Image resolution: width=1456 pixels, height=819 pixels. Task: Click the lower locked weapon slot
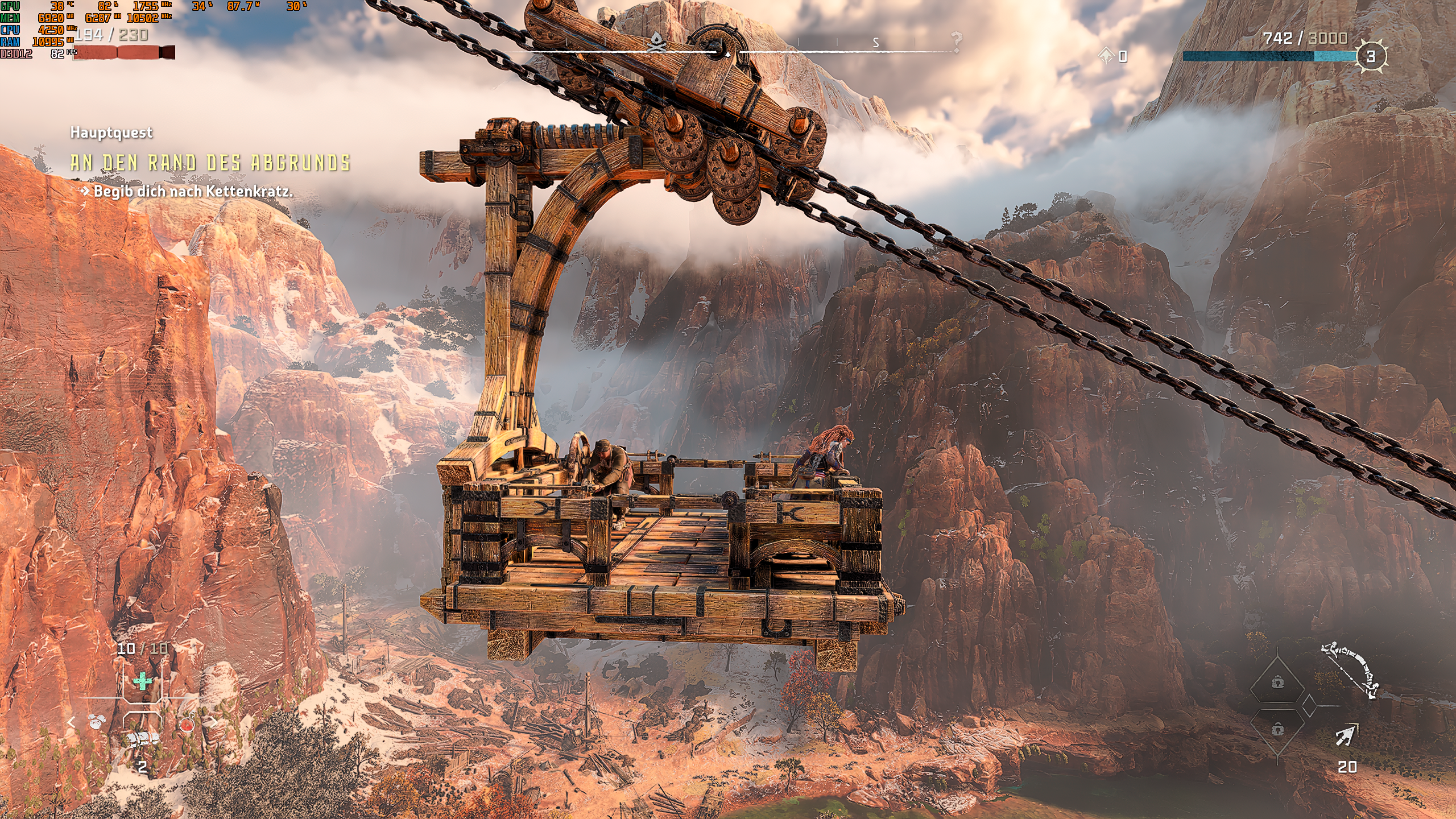click(1277, 730)
